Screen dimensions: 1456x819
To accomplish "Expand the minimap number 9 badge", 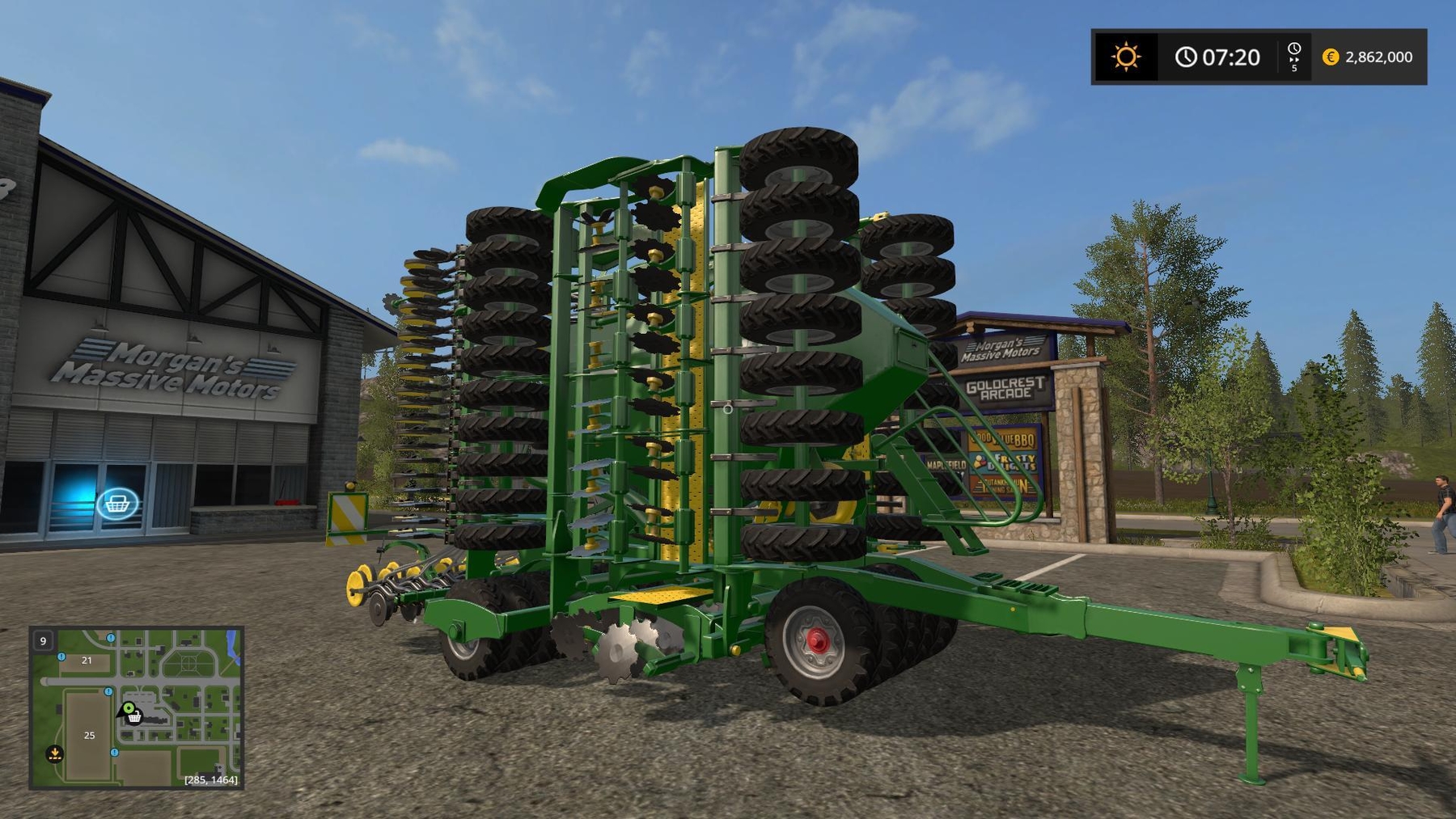I will click(43, 641).
